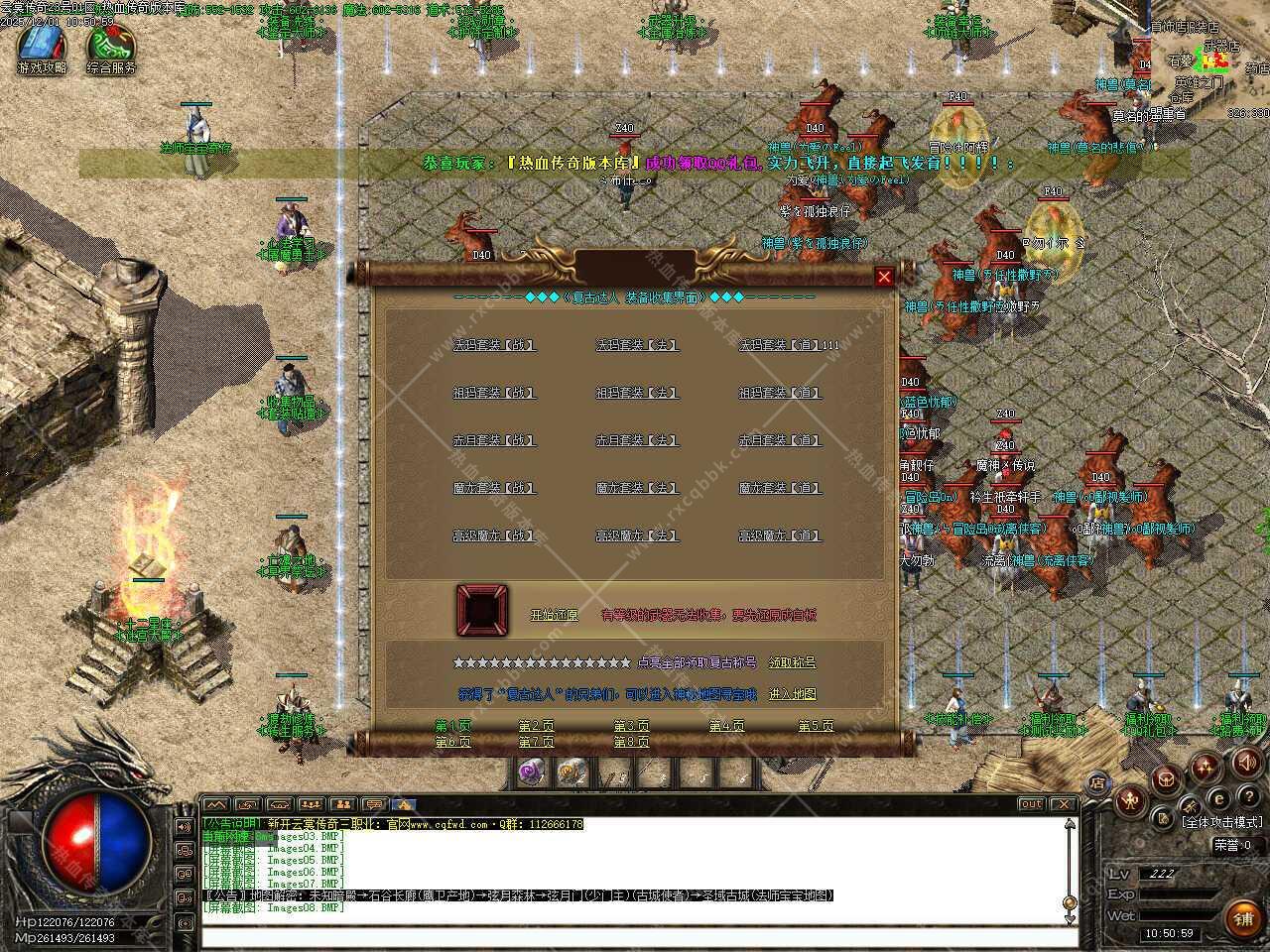Image resolution: width=1270 pixels, height=952 pixels.
Task: Choose 赤月套装【道】 set
Action: pyautogui.click(x=780, y=440)
